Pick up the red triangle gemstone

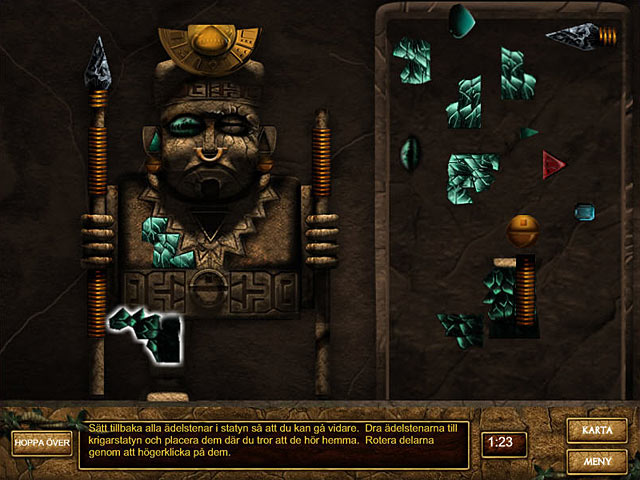551,165
